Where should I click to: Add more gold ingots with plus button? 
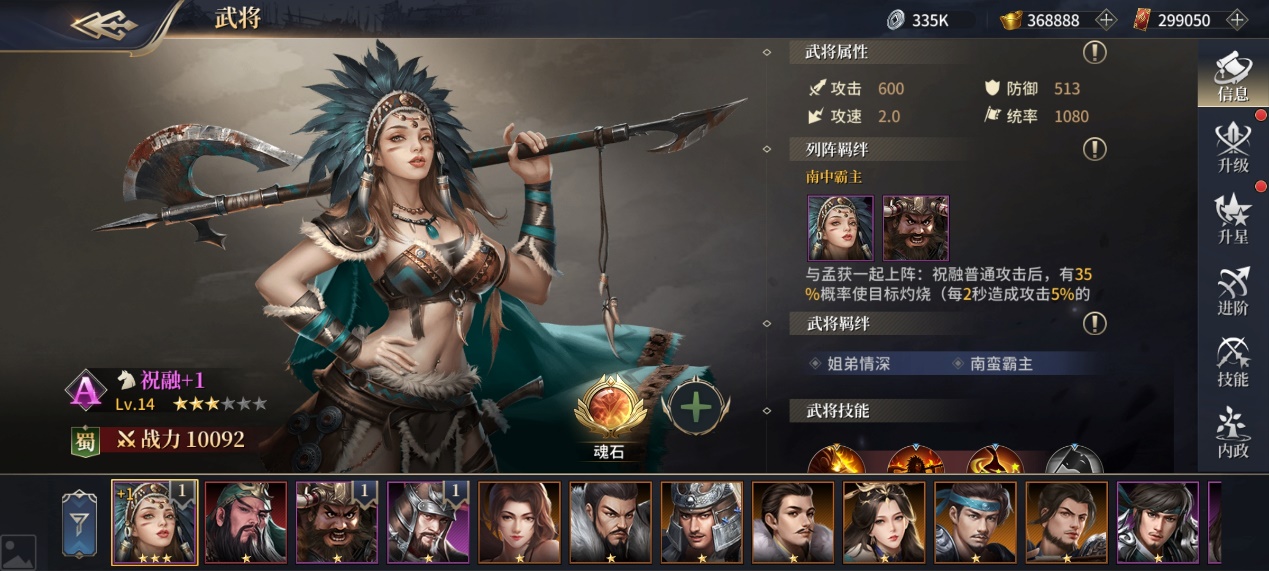click(1106, 20)
